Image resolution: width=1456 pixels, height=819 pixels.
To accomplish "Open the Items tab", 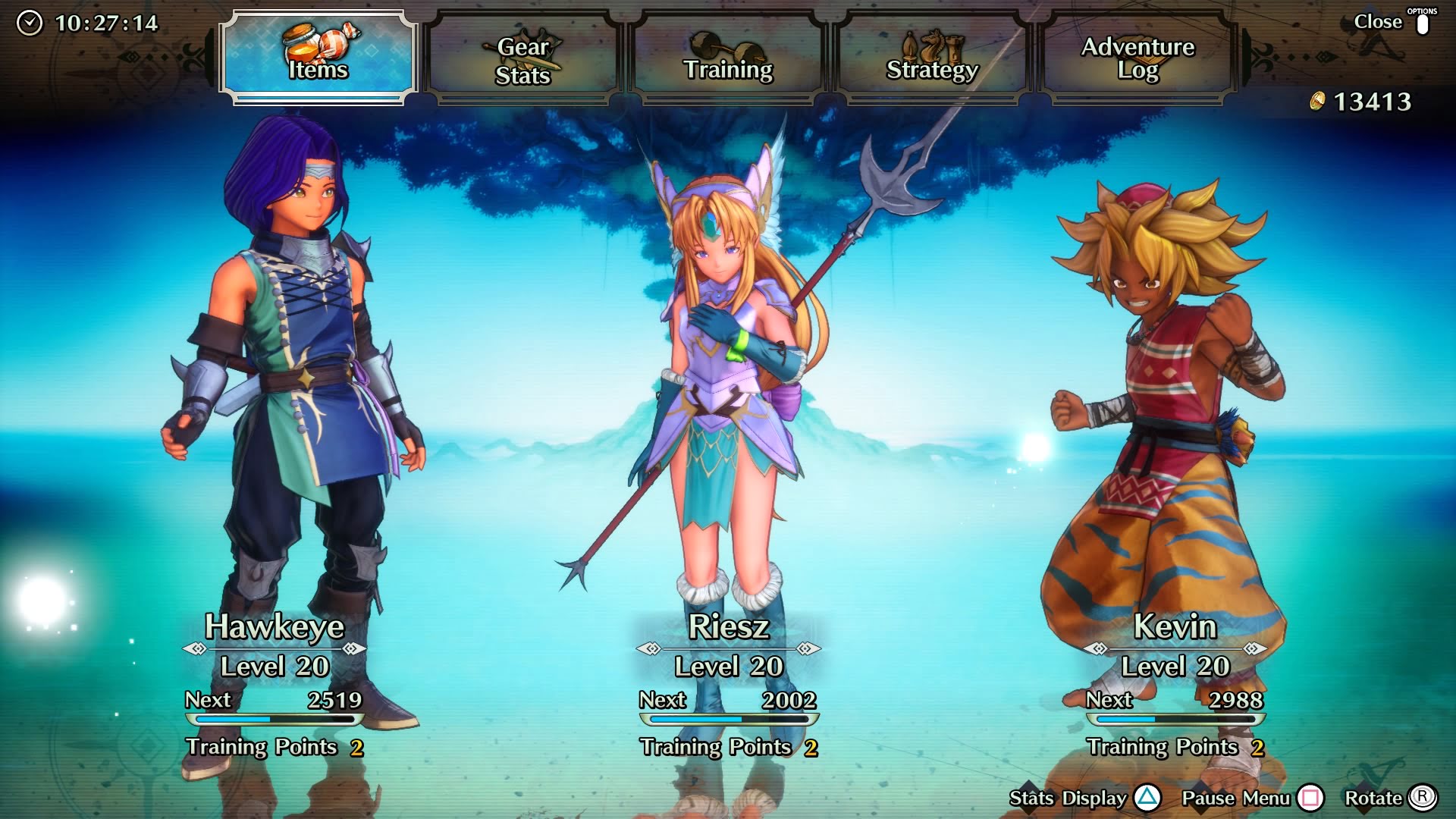I will click(x=318, y=58).
